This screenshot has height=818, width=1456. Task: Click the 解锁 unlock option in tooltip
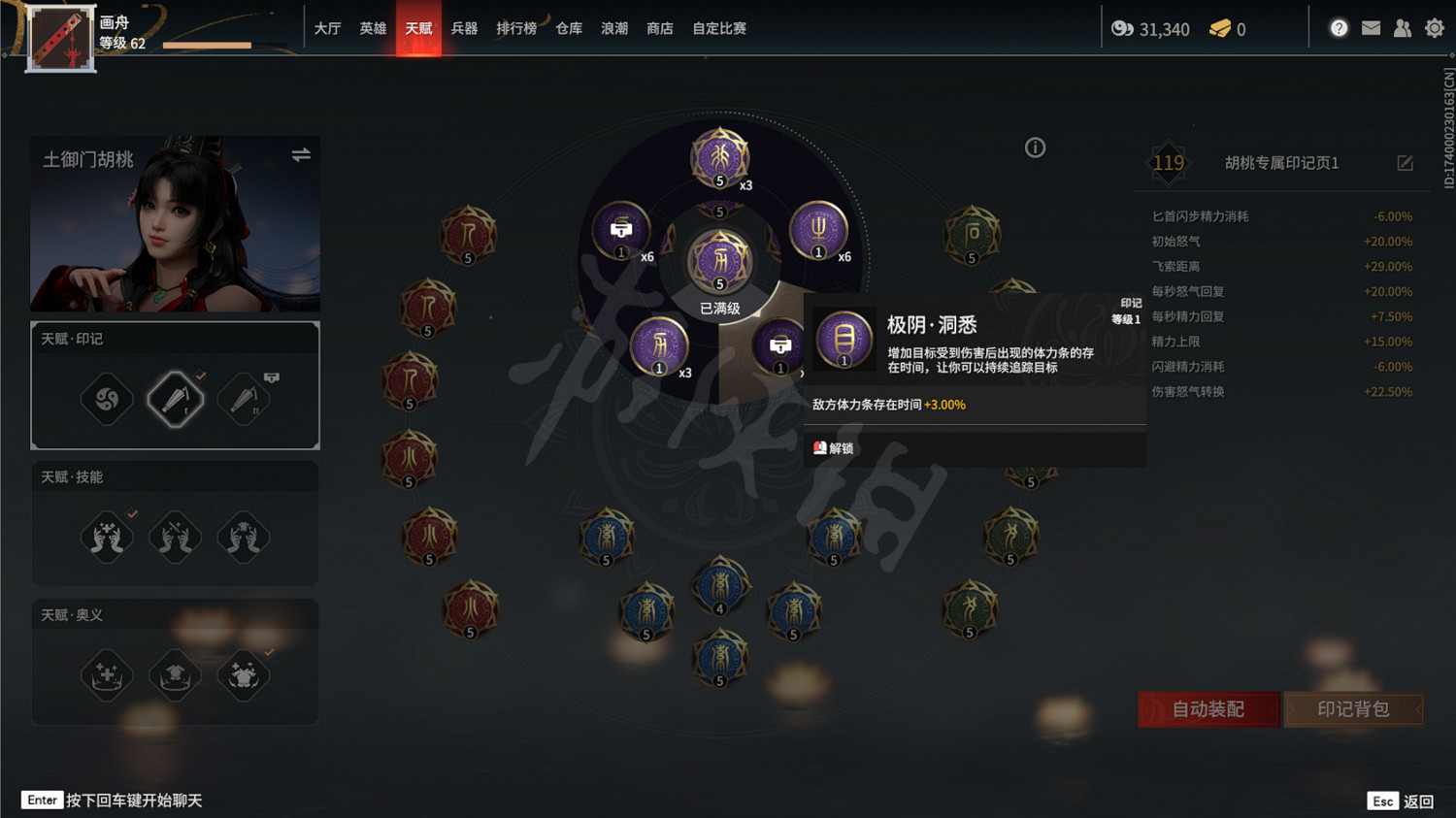(837, 447)
